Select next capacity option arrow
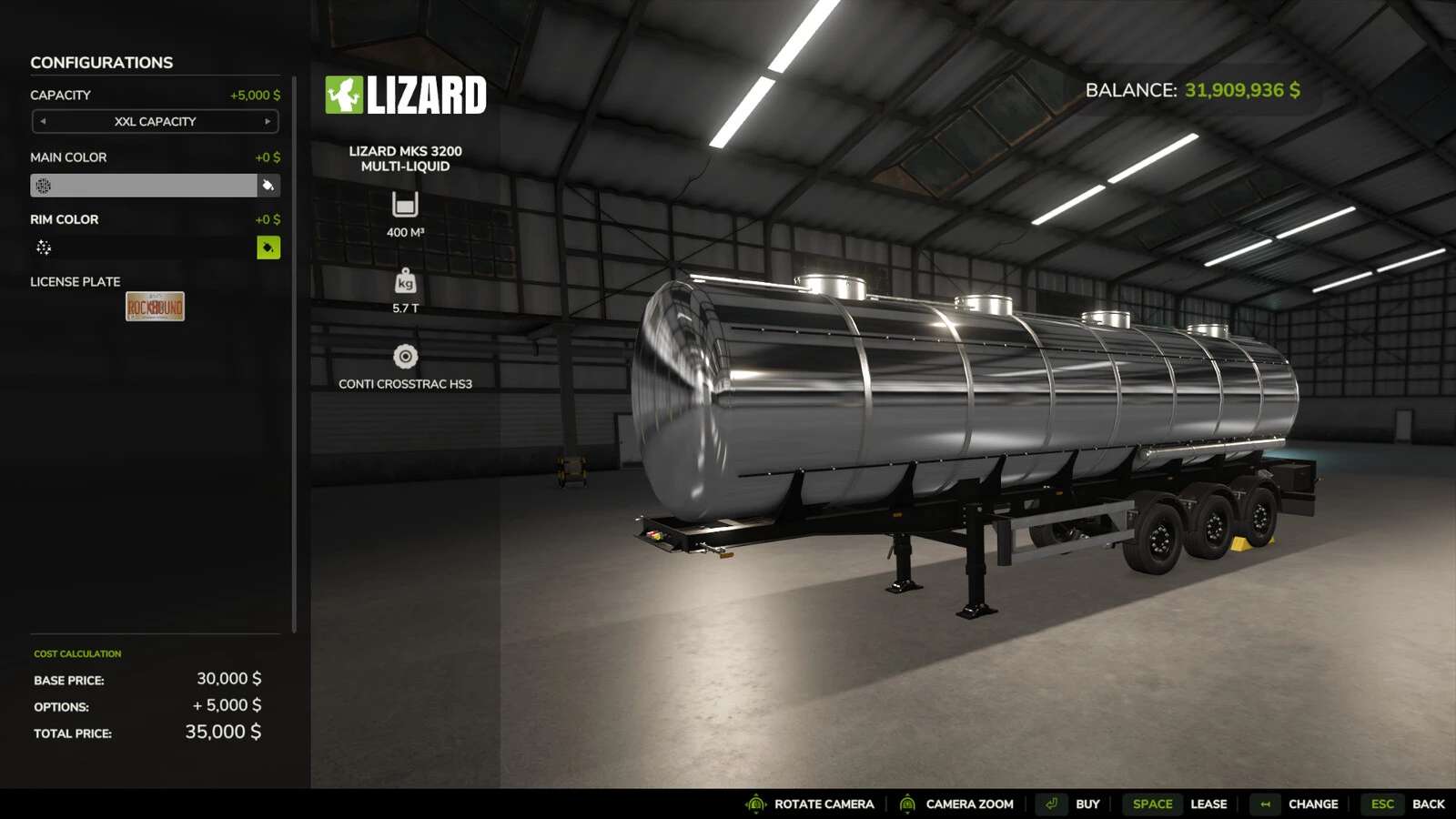The width and height of the screenshot is (1456, 819). point(268,121)
